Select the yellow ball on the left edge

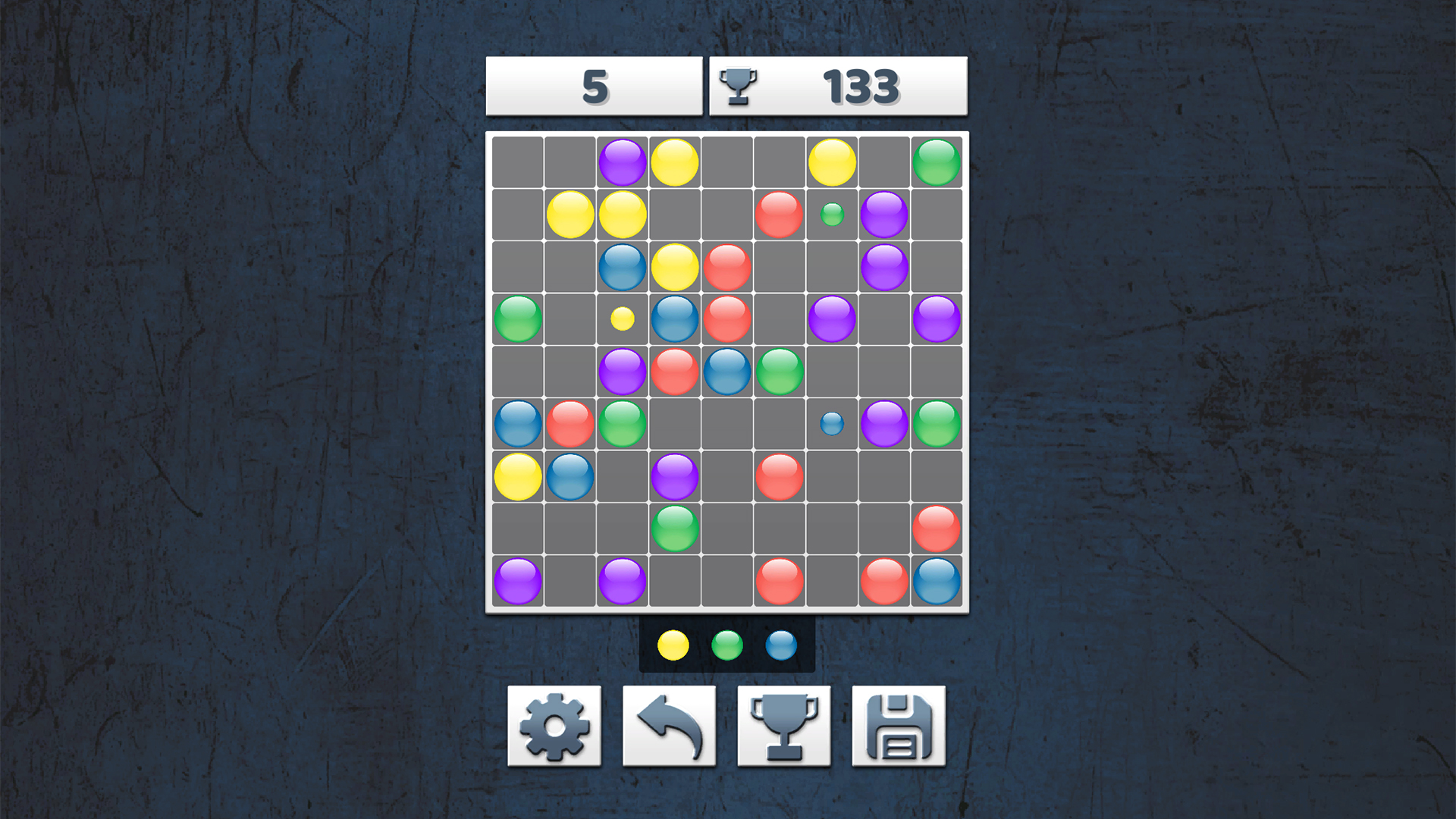[x=517, y=474]
